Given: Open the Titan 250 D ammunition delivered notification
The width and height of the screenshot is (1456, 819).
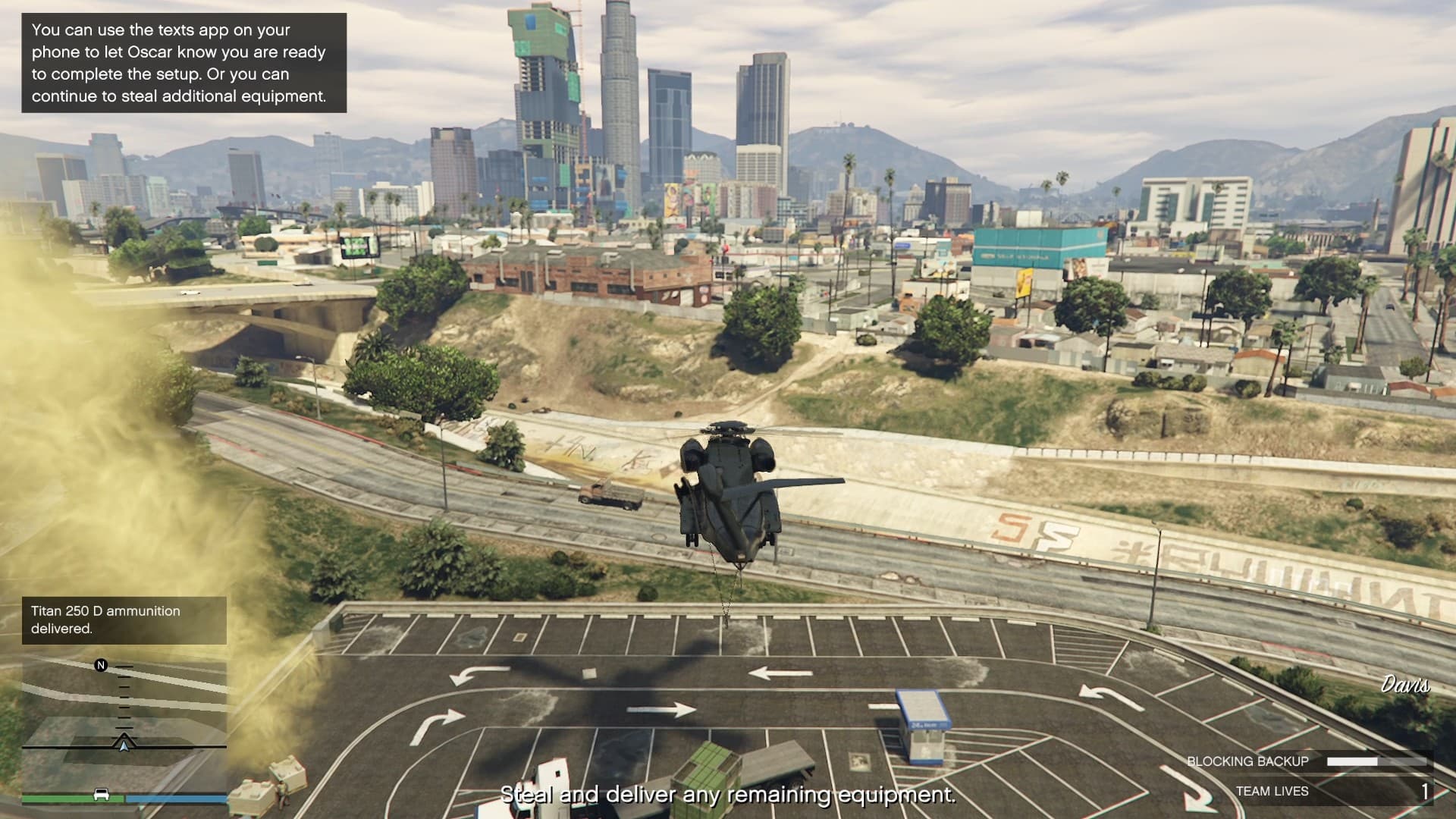Looking at the screenshot, I should pyautogui.click(x=124, y=620).
